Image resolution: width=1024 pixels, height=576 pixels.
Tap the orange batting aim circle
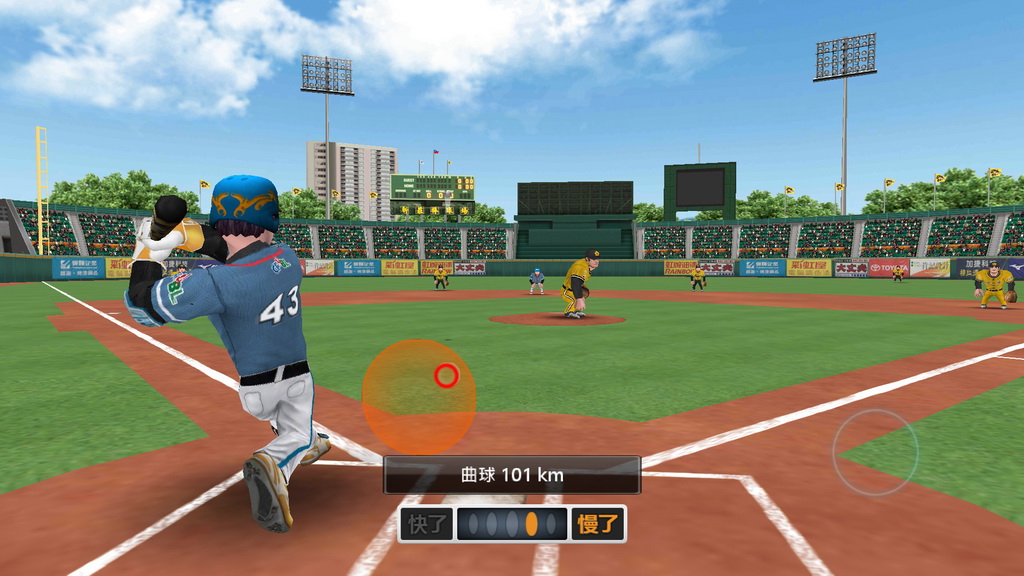(418, 397)
